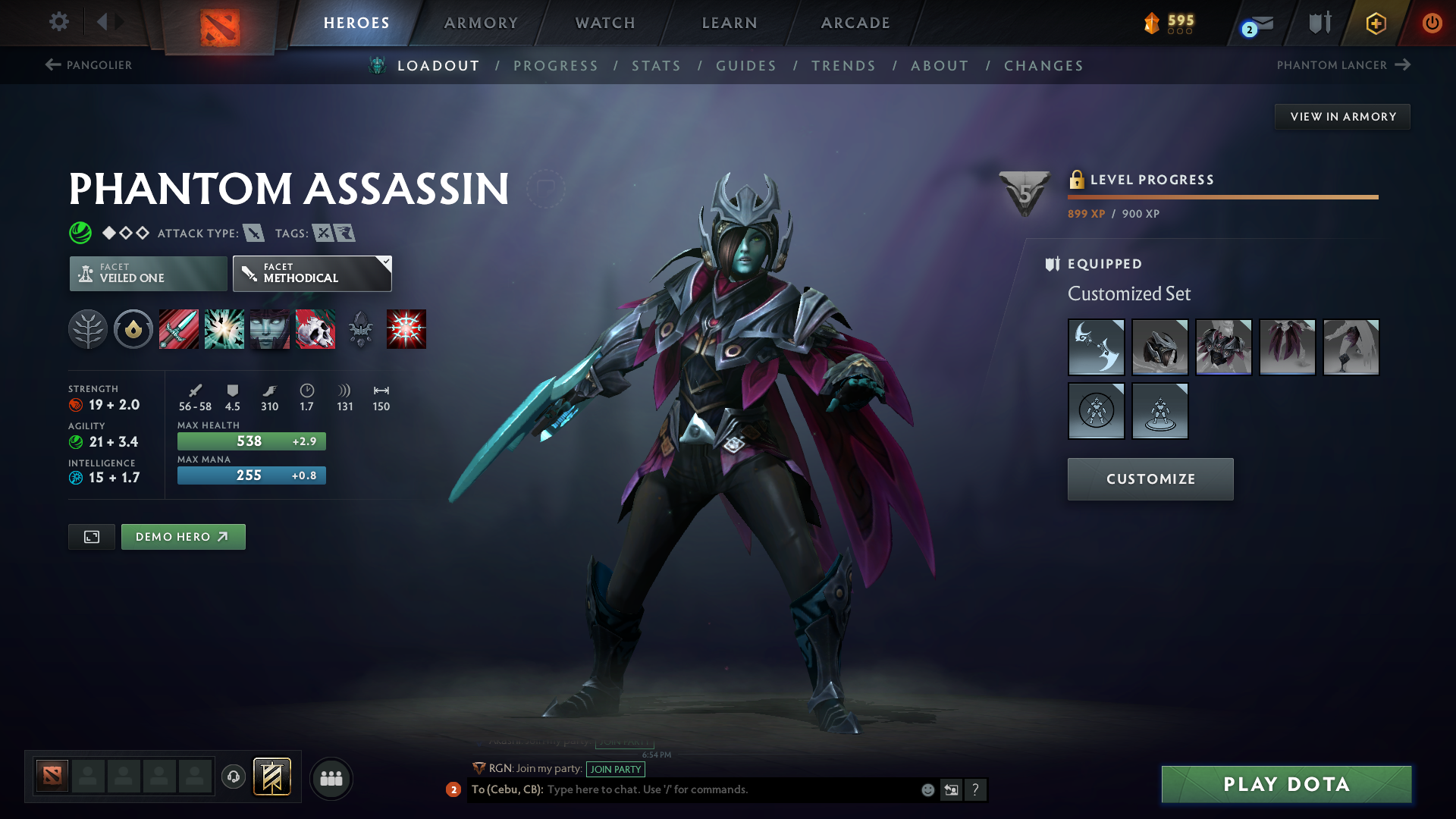The width and height of the screenshot is (1456, 819).
Task: Select the Stifling Dagger ability icon
Action: pos(178,329)
